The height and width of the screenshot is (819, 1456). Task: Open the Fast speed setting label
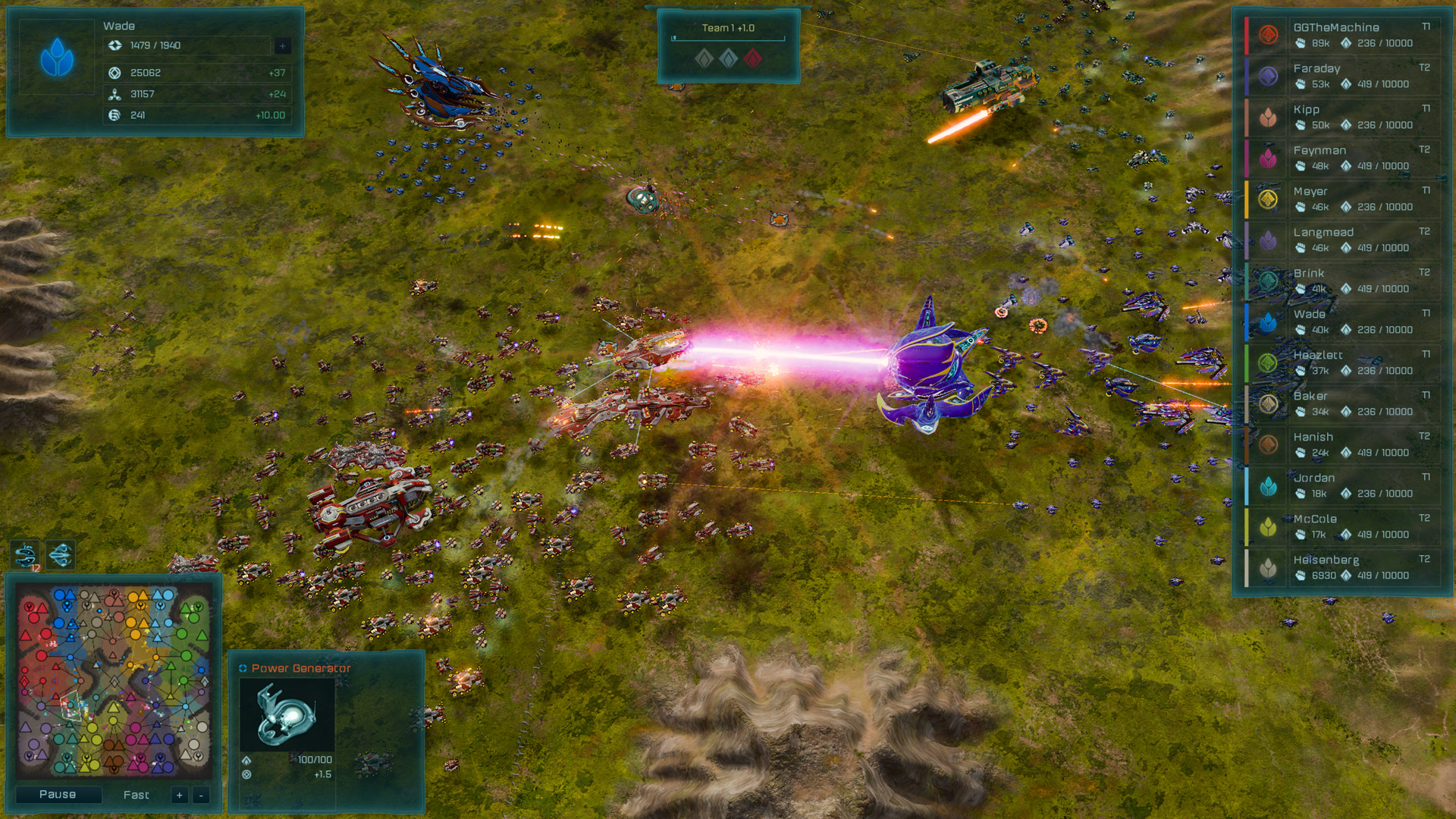tap(135, 795)
